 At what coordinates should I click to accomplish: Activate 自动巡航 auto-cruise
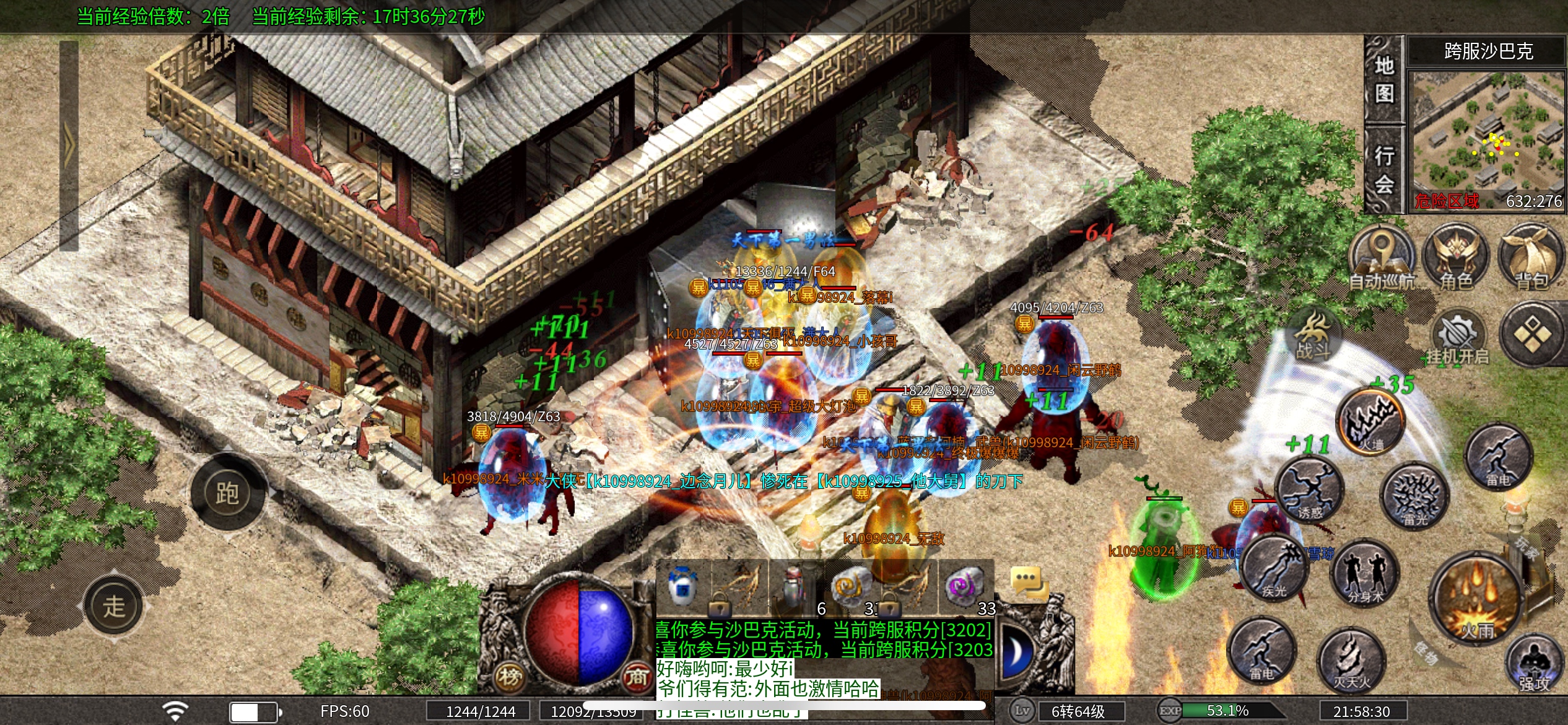click(1382, 259)
